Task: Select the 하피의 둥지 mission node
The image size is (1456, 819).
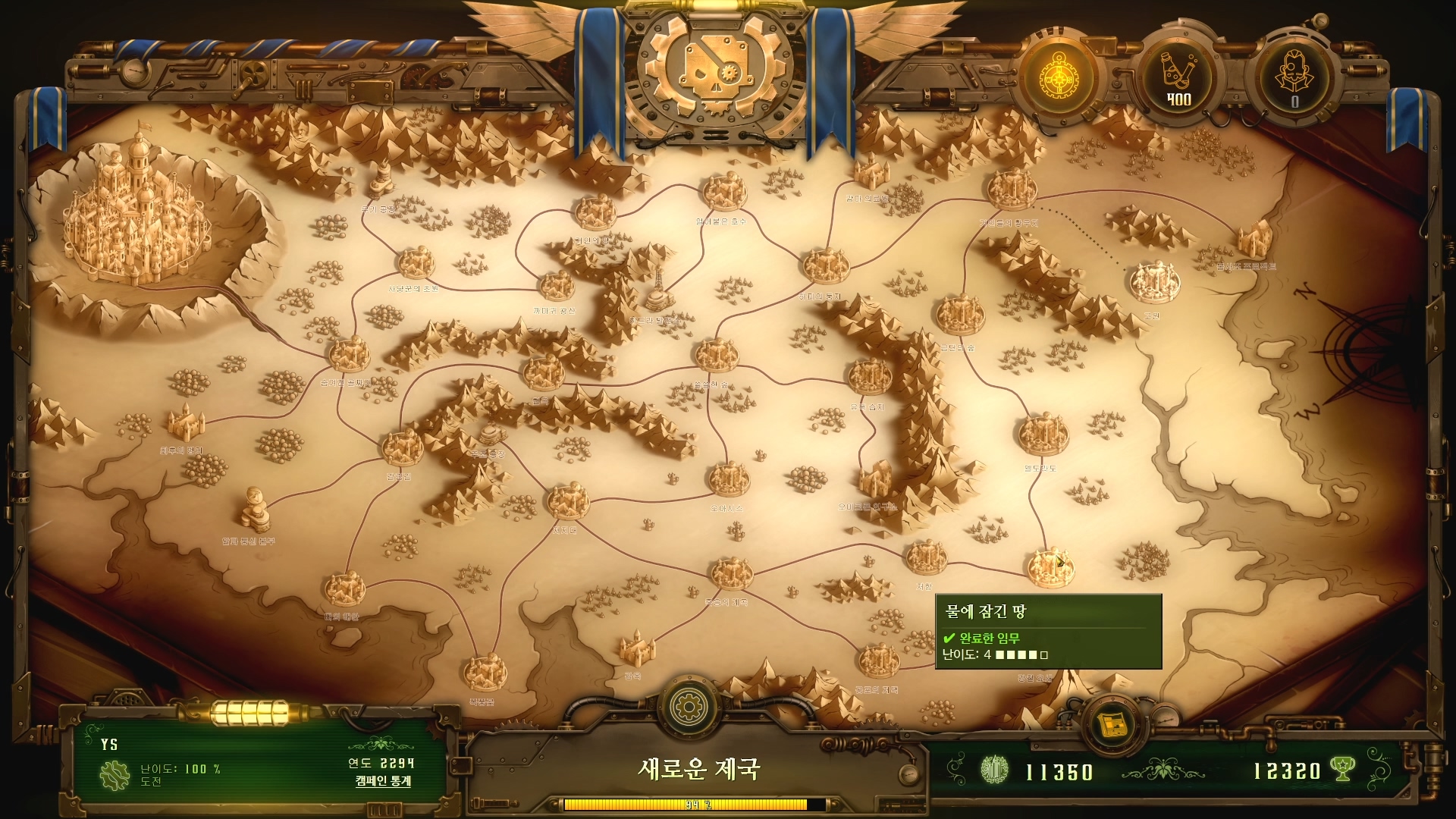Action: 824,267
